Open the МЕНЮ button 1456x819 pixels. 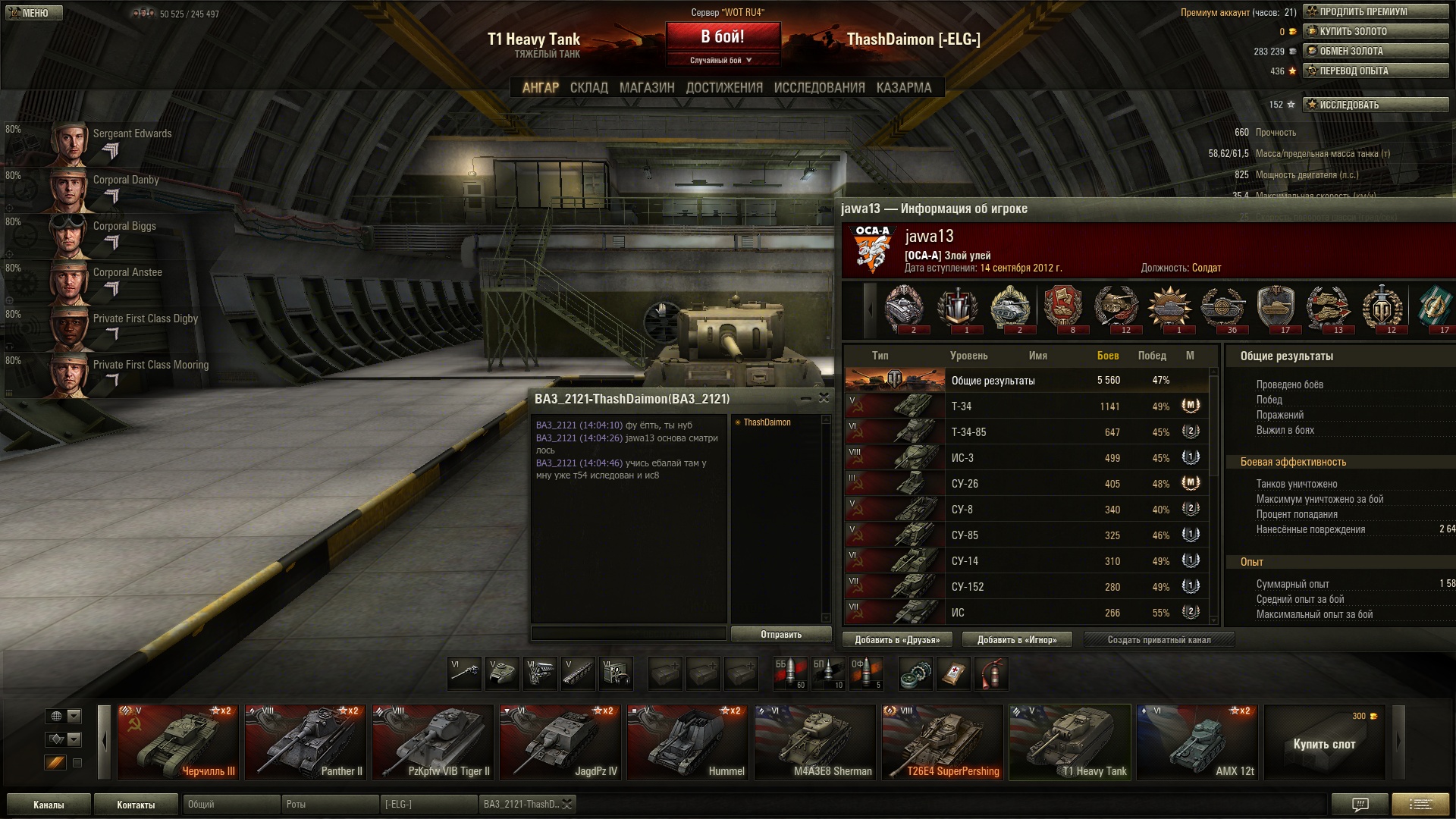tap(34, 13)
